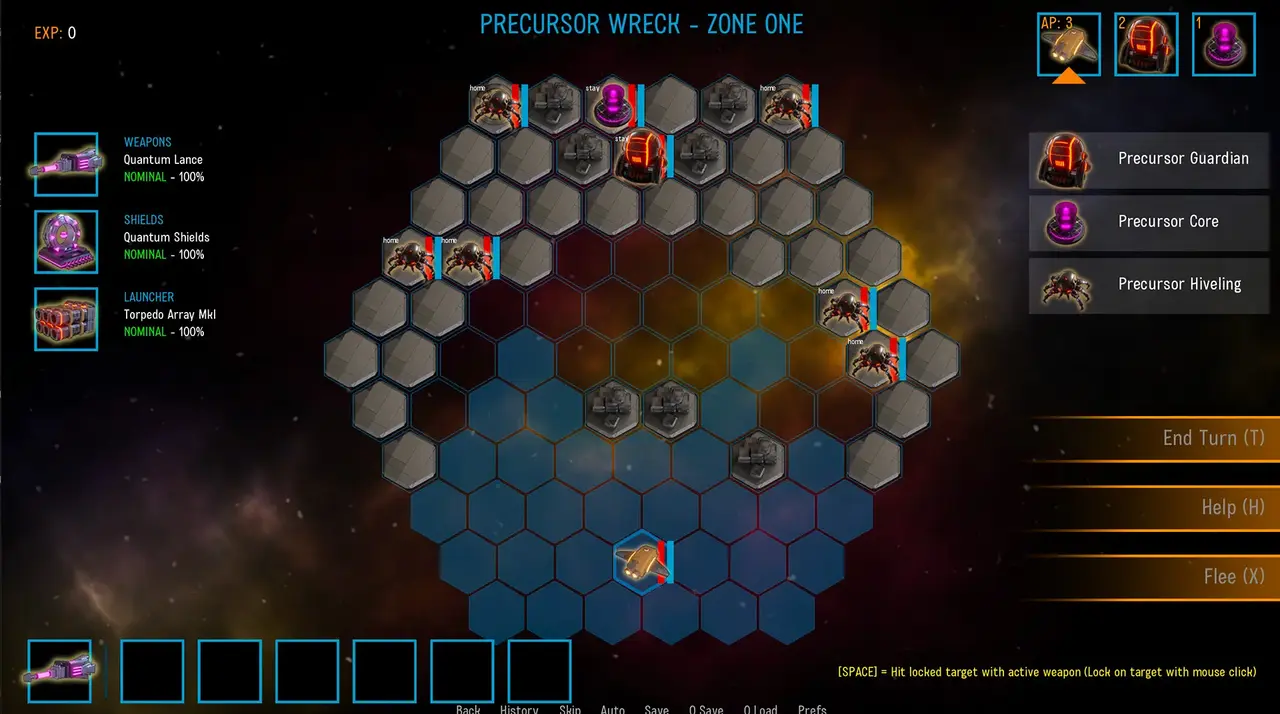Open the Prefs menu

coord(812,709)
